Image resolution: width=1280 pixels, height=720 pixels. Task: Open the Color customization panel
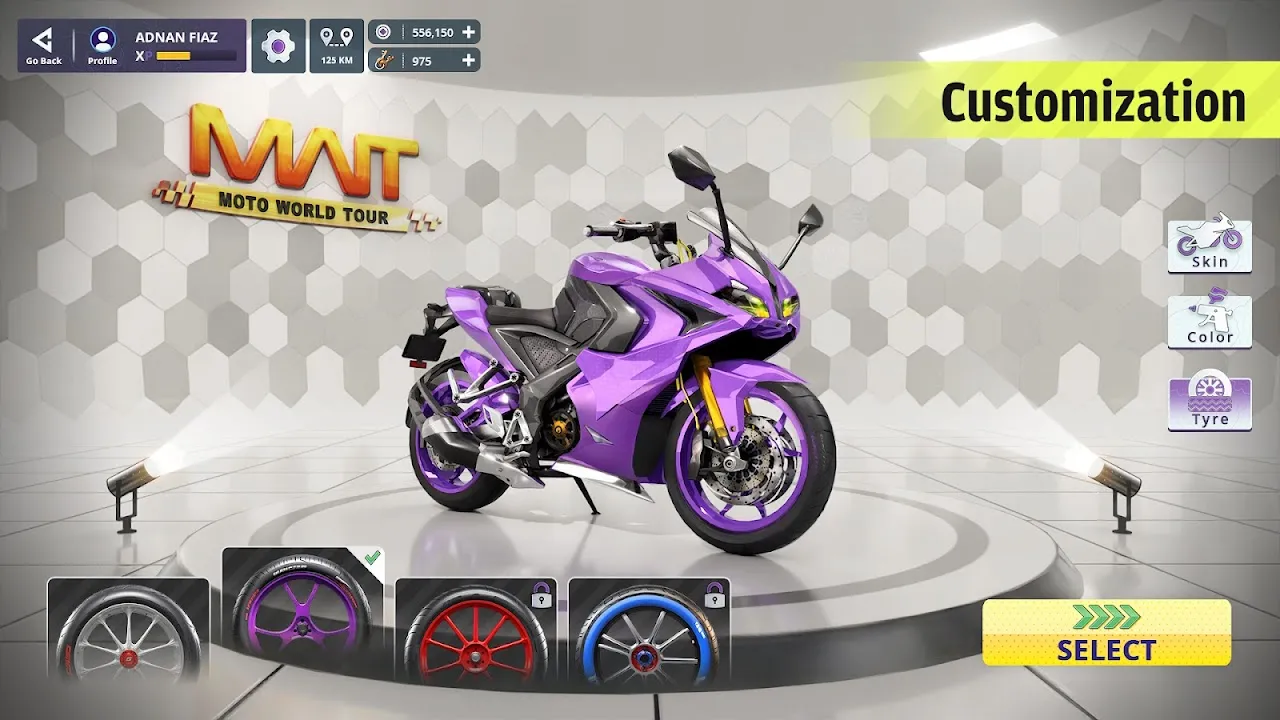click(x=1209, y=320)
